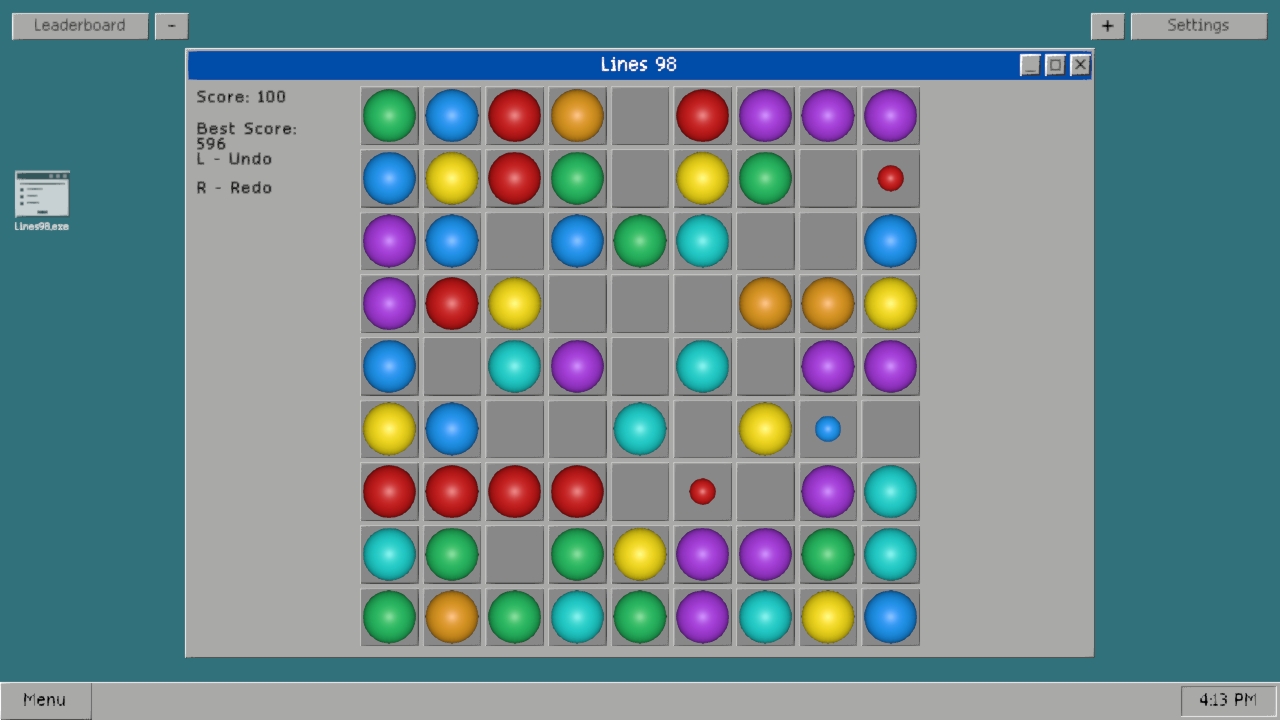Select the orange ball in the top row
Viewport: 1280px width, 720px height.
point(577,116)
